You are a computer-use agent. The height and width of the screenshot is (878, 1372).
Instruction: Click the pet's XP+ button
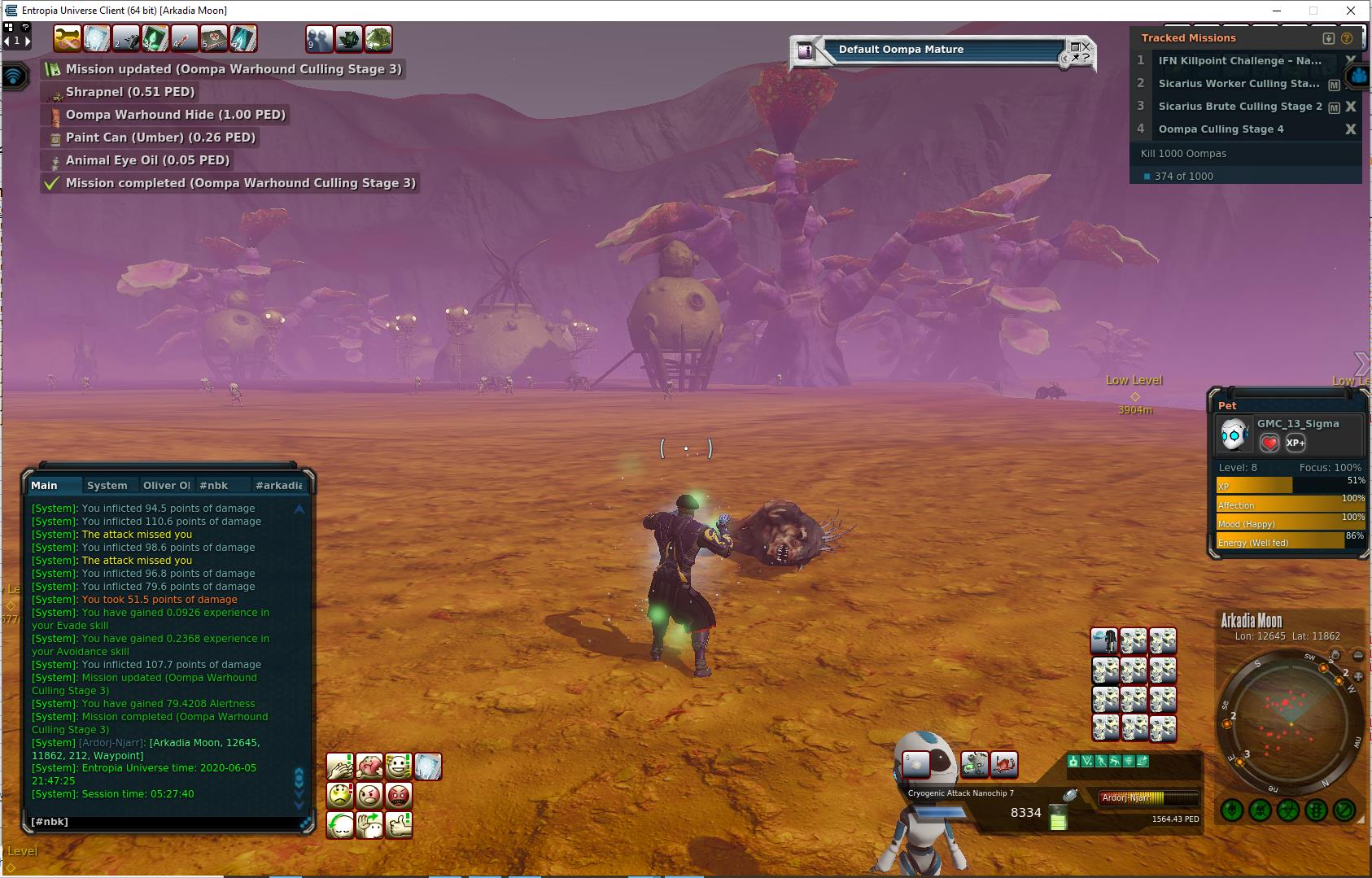point(1296,443)
